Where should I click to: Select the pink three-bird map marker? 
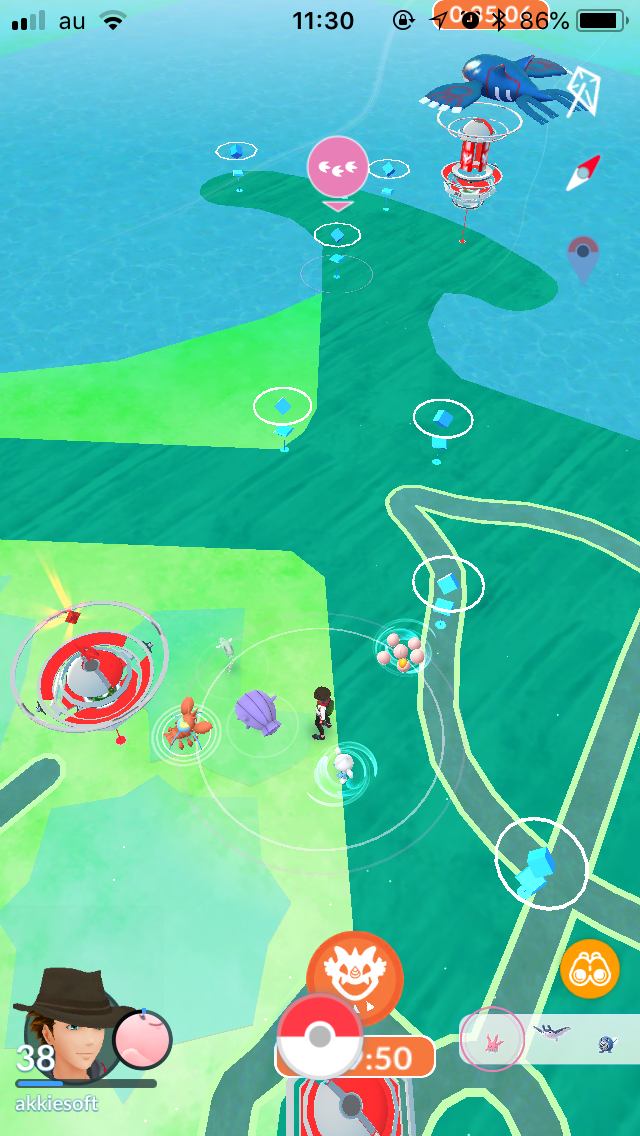point(337,167)
